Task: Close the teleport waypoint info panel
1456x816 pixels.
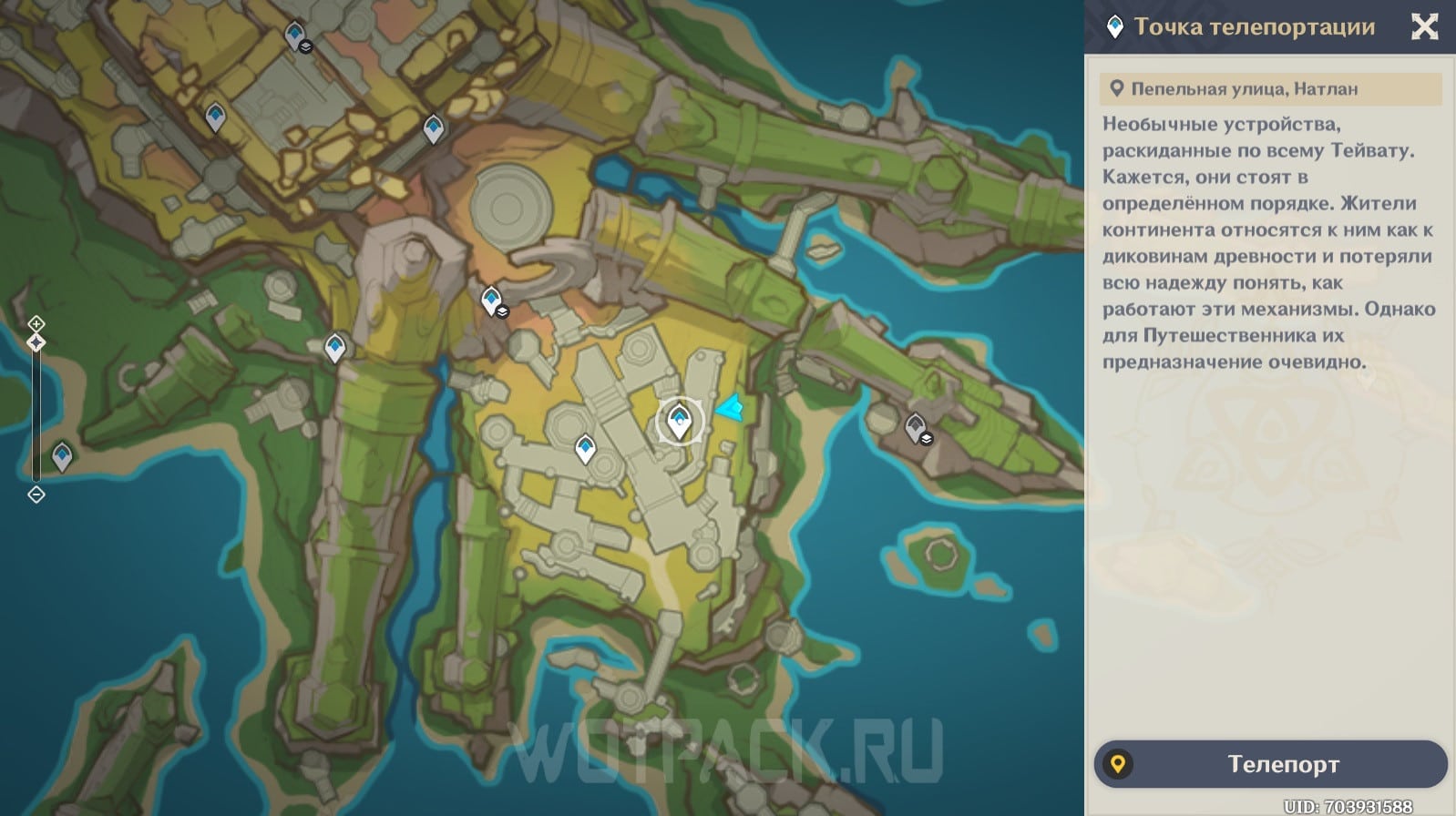Action: point(1424,26)
